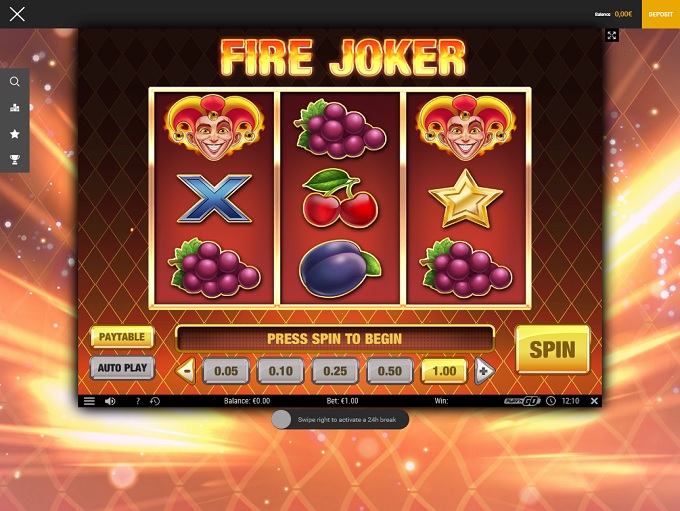Toggle fullscreen using the expand icon
The image size is (680, 511).
[x=612, y=35]
